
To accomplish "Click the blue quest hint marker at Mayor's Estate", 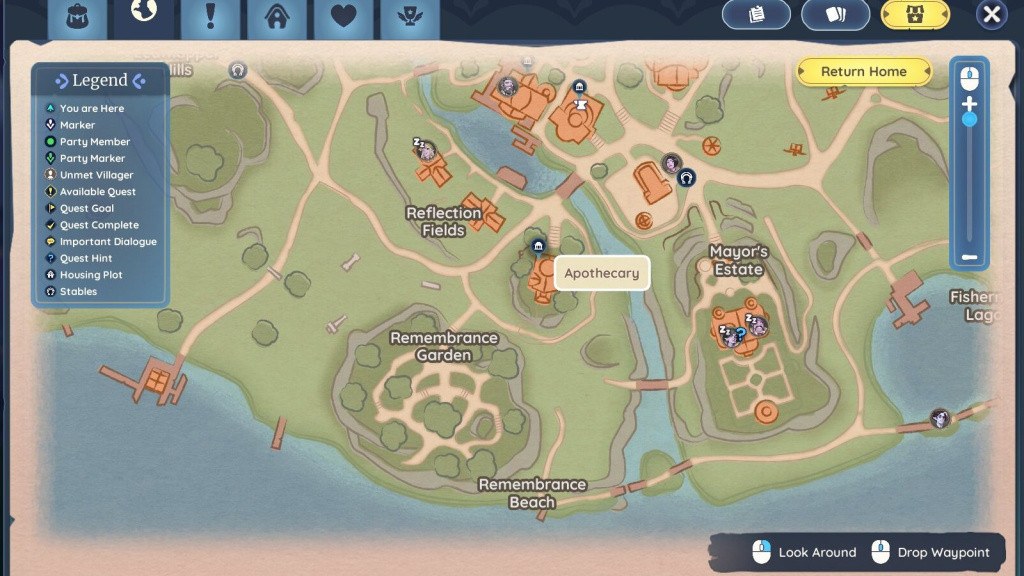I will [x=740, y=332].
